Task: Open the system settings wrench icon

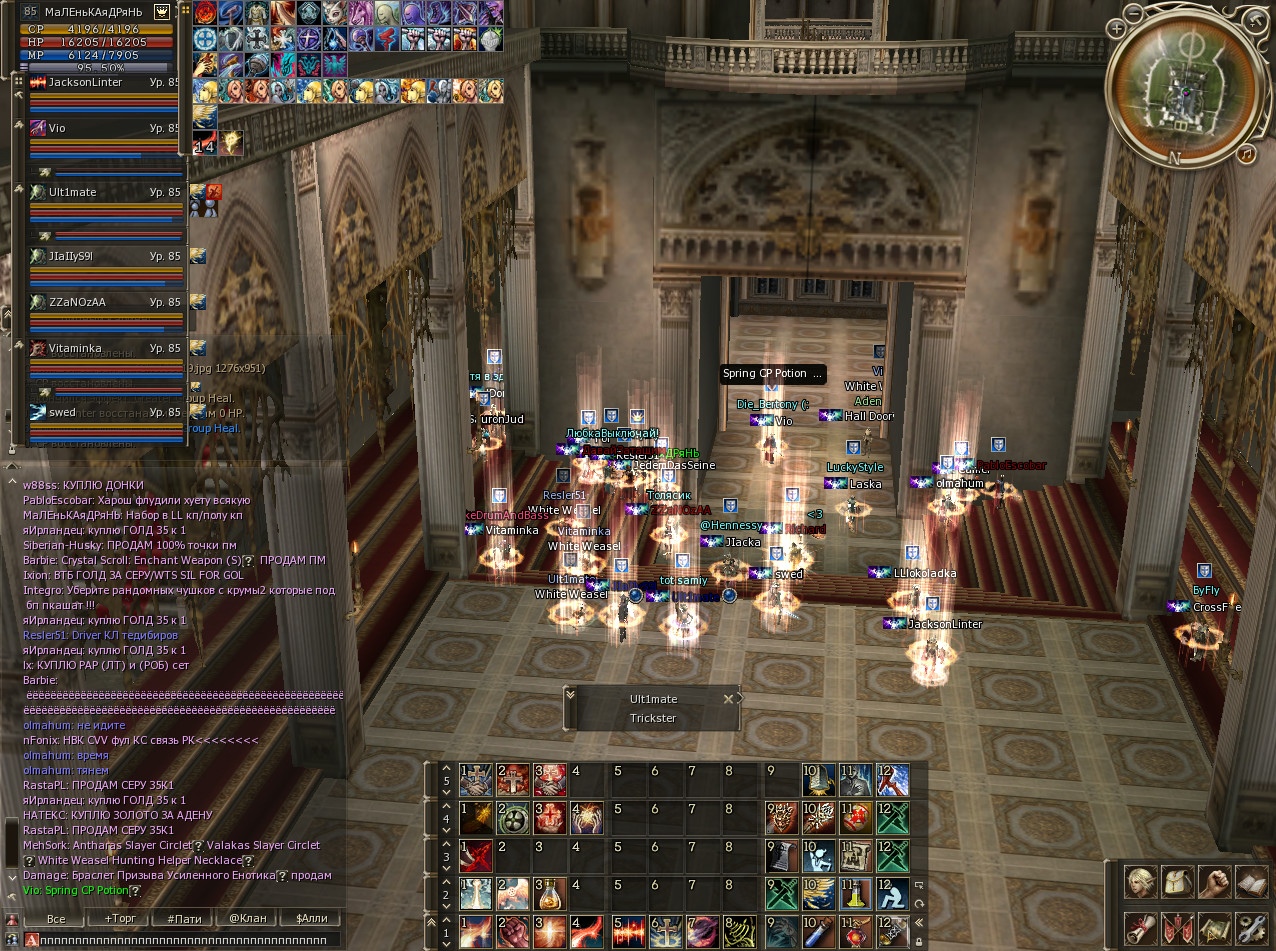Action: pos(1251,928)
